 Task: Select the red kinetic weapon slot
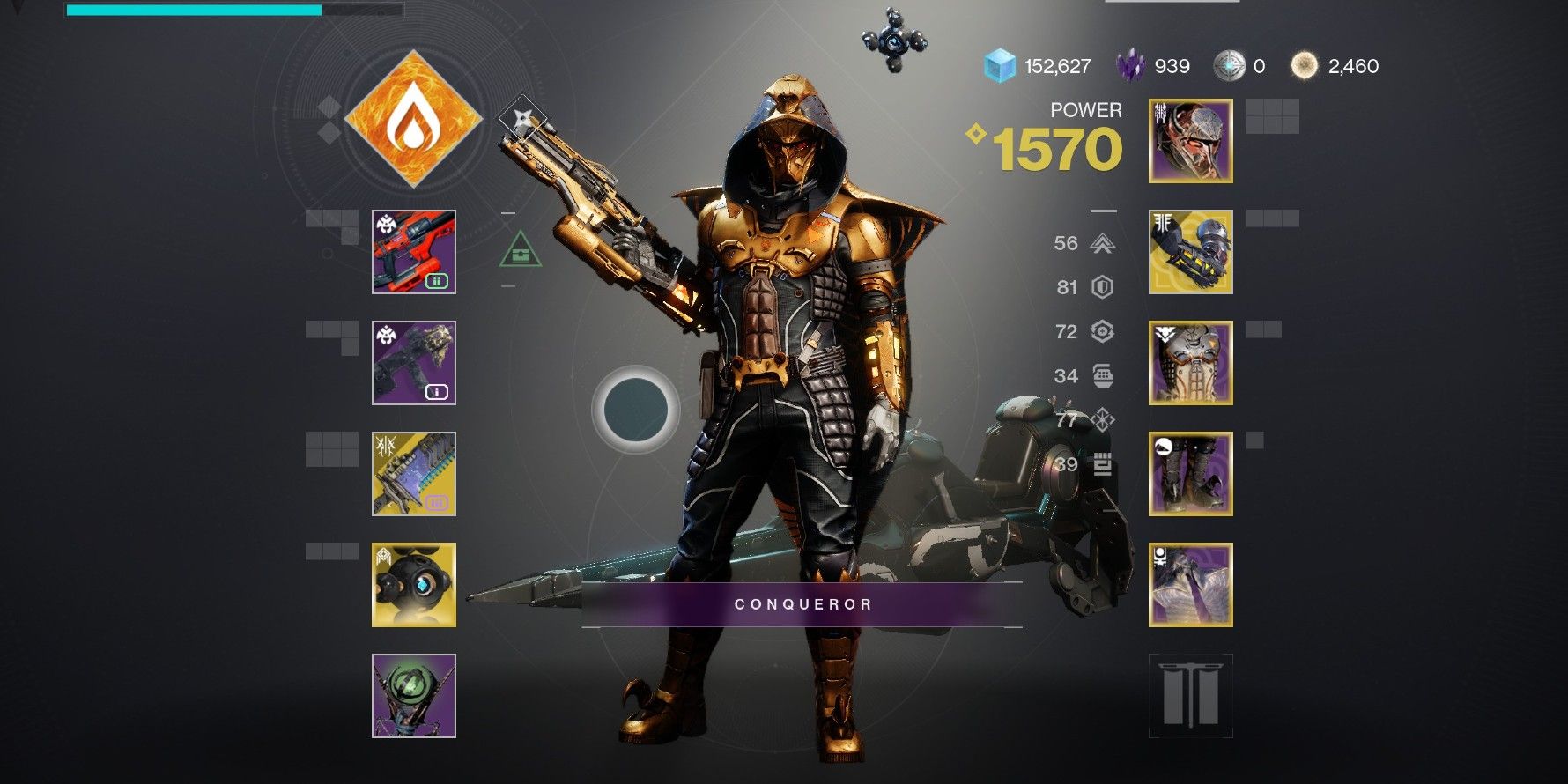[414, 252]
